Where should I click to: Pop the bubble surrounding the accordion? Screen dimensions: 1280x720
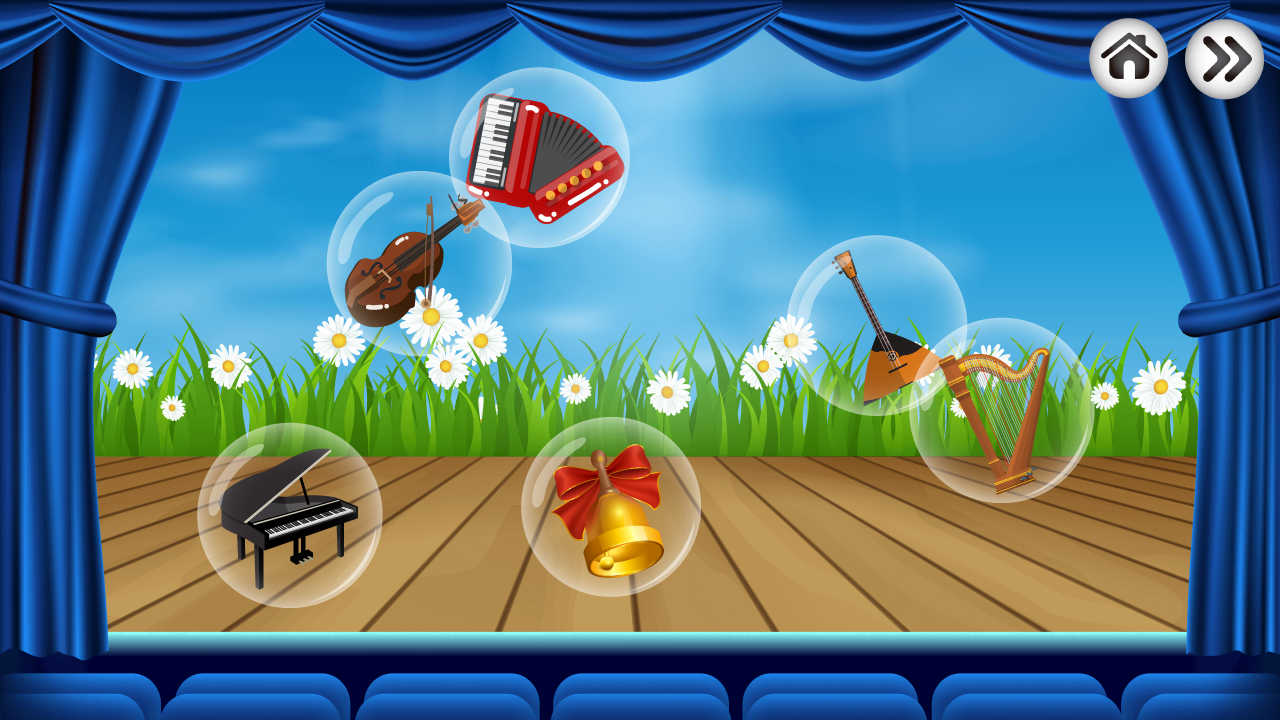point(600,110)
